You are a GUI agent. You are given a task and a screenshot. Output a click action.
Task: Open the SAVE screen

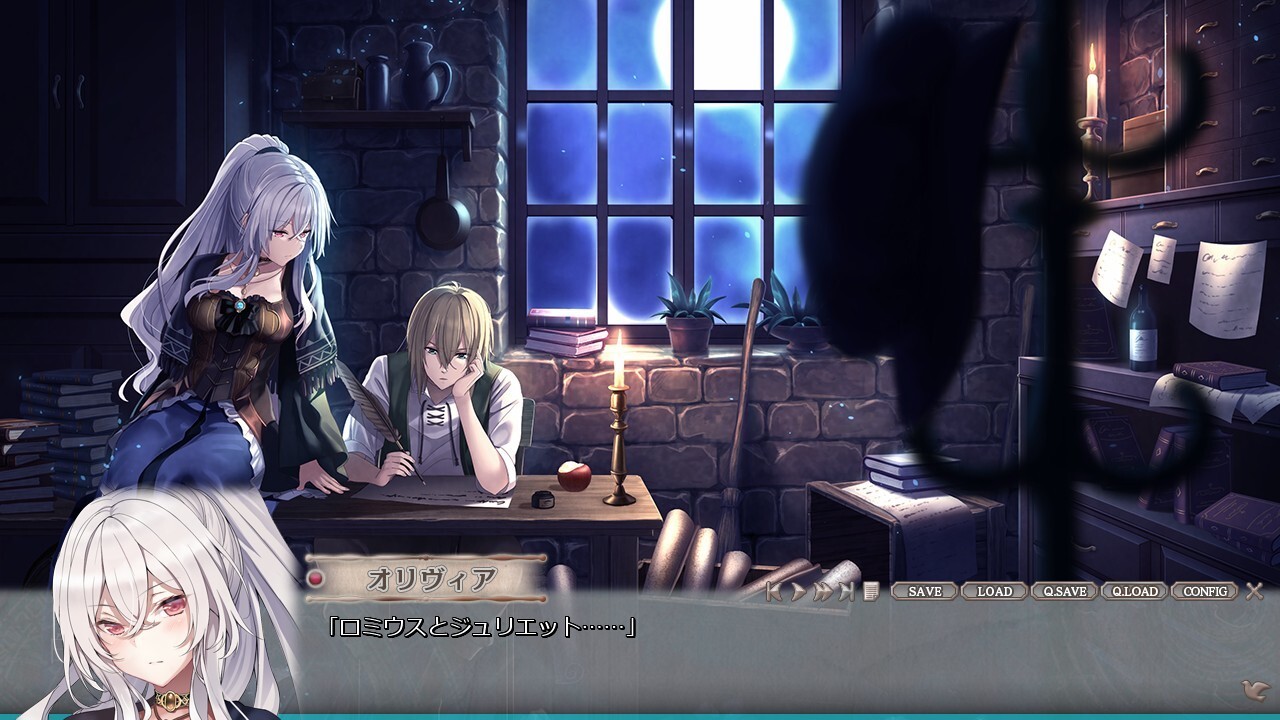coord(924,590)
